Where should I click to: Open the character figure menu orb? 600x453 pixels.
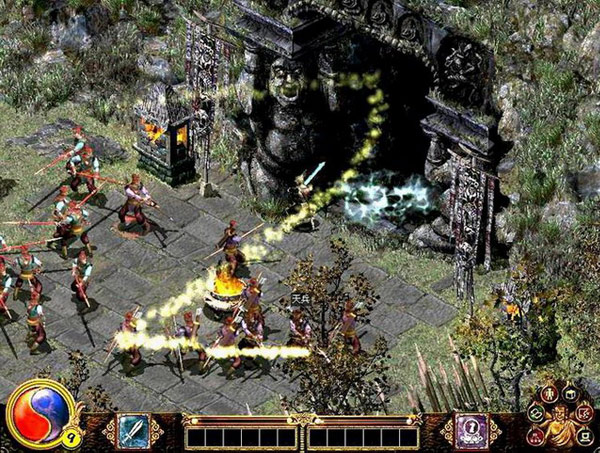549,393
